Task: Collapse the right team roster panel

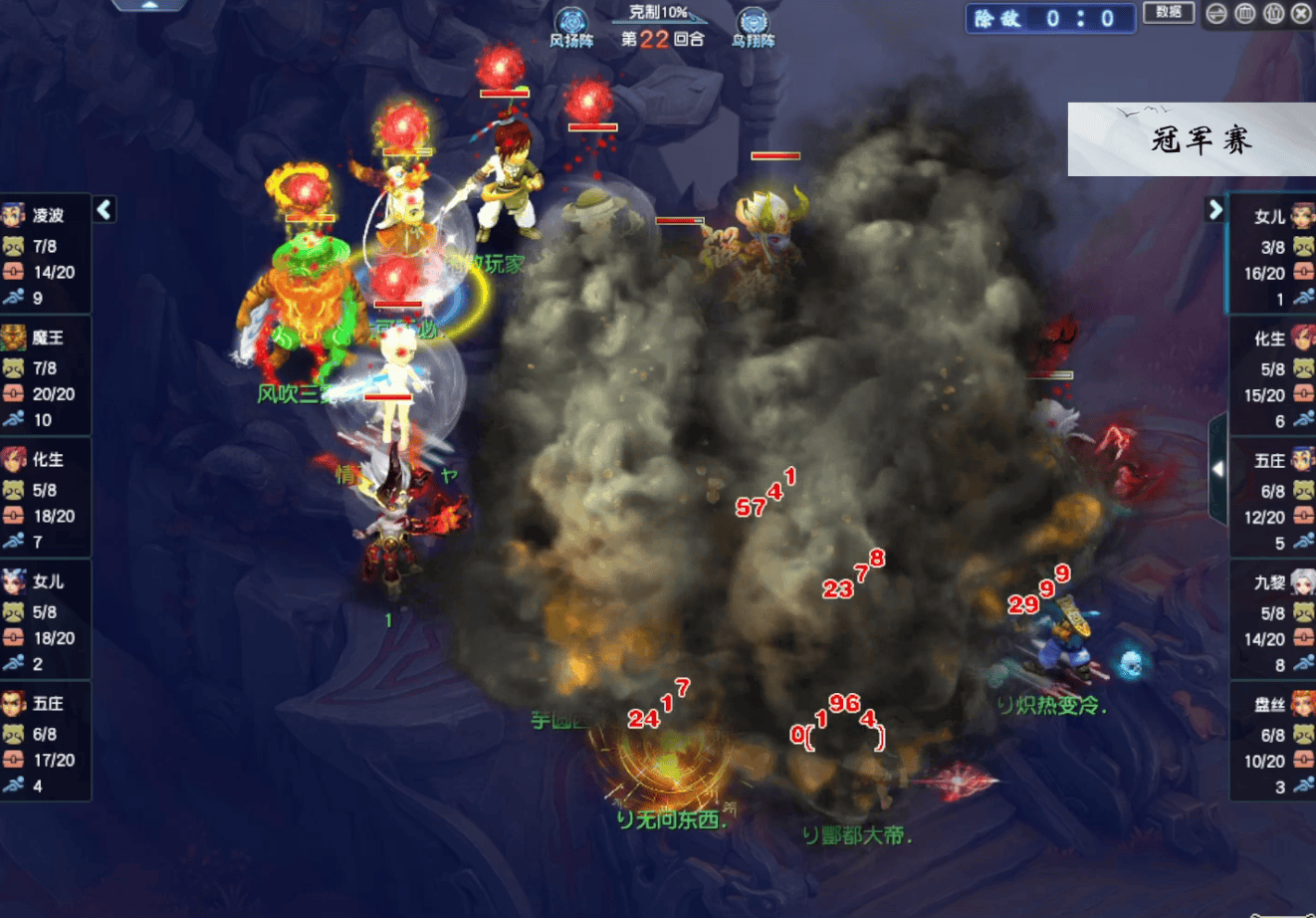Action: coord(1214,209)
